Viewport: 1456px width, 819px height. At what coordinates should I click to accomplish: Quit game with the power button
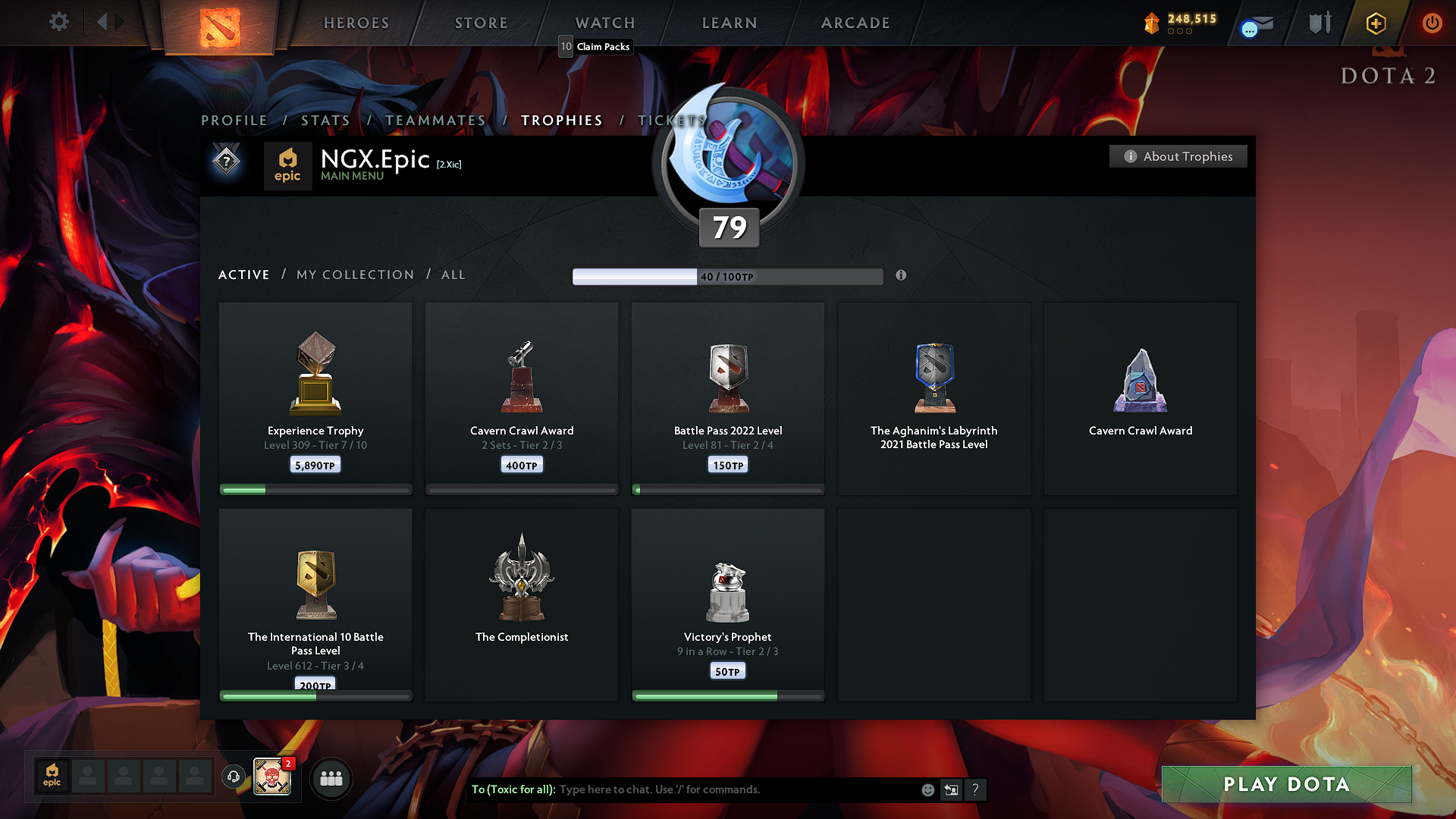tap(1432, 23)
